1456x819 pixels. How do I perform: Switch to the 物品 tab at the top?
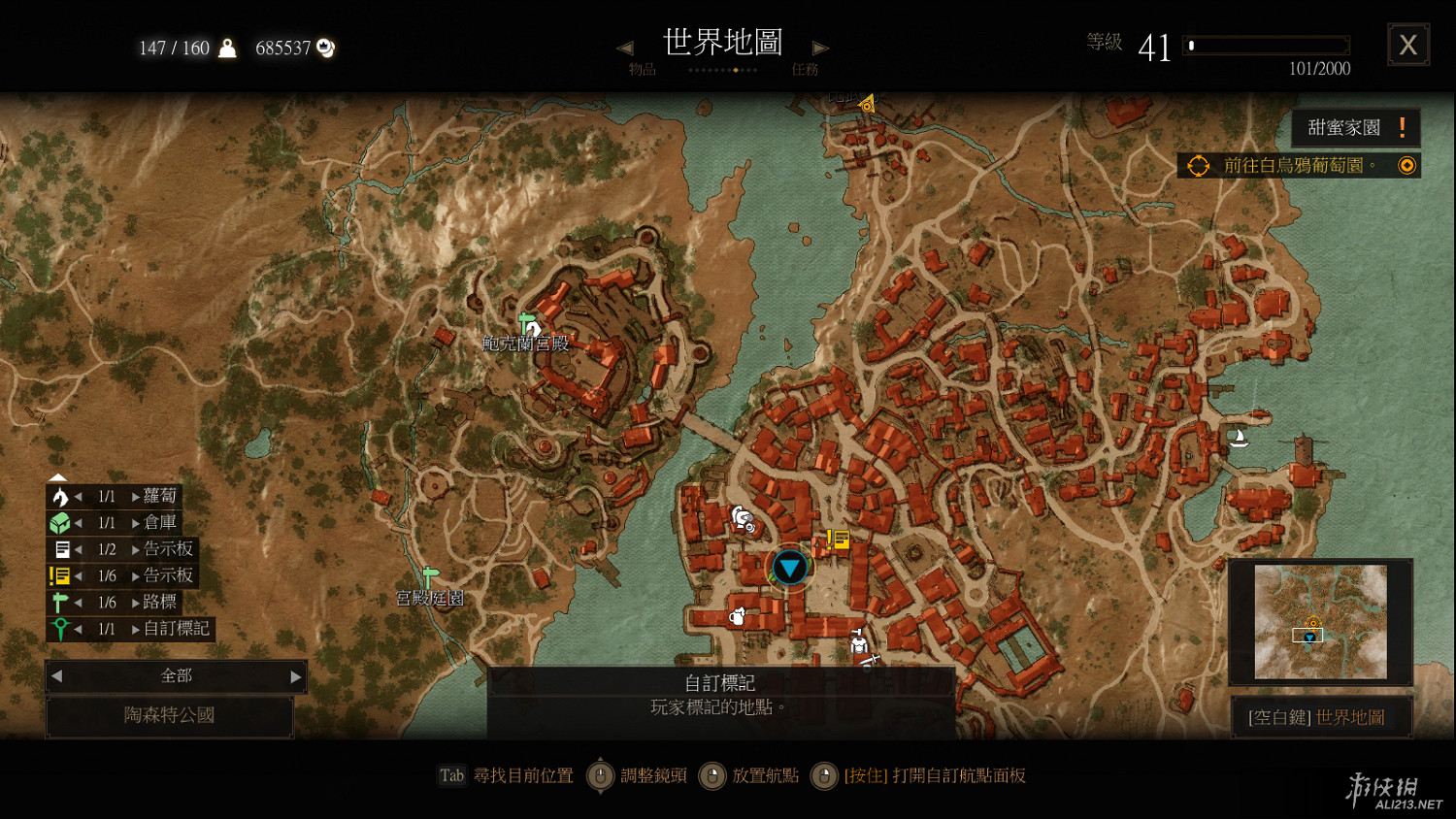pos(641,68)
